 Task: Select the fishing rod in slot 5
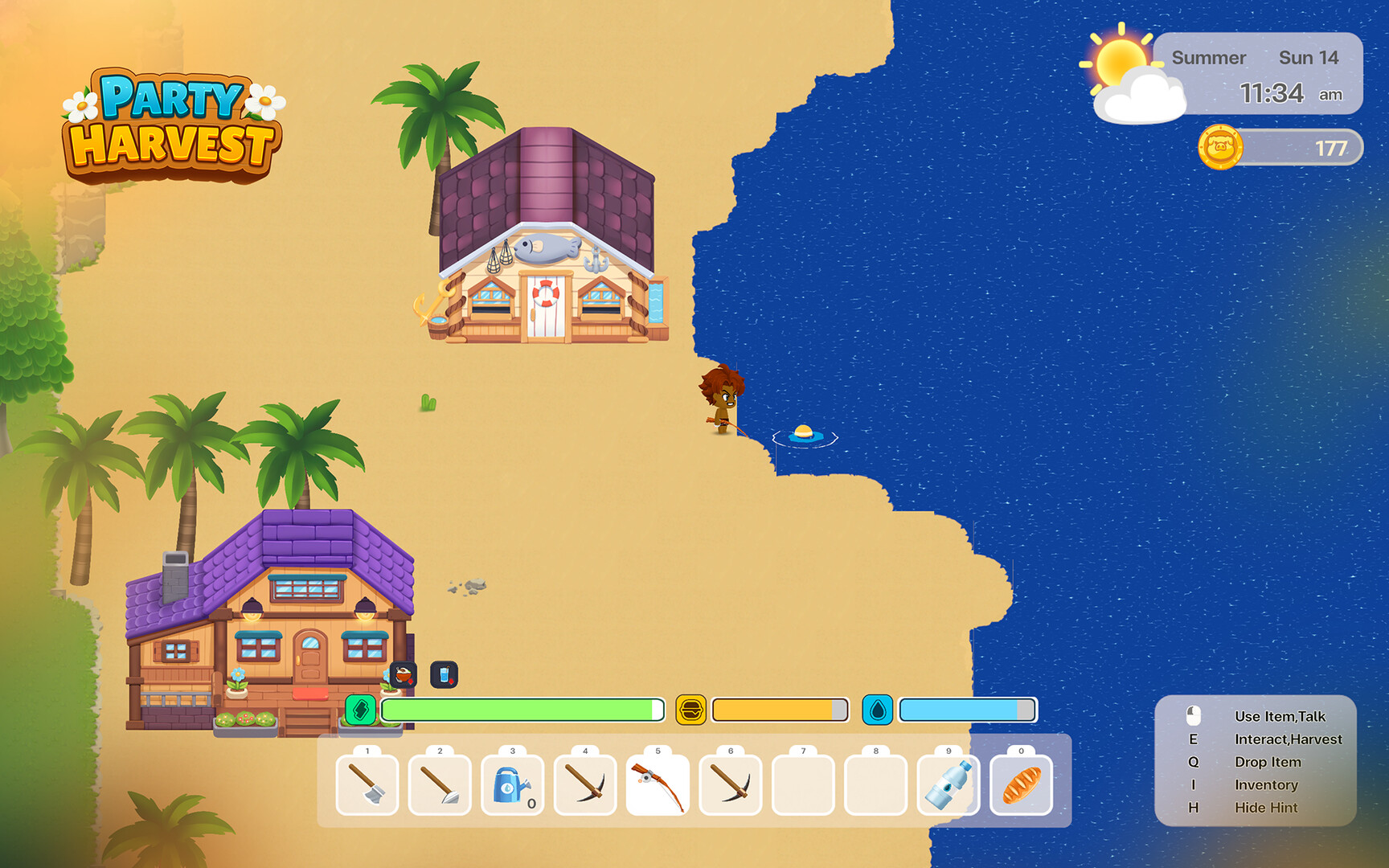[x=658, y=785]
